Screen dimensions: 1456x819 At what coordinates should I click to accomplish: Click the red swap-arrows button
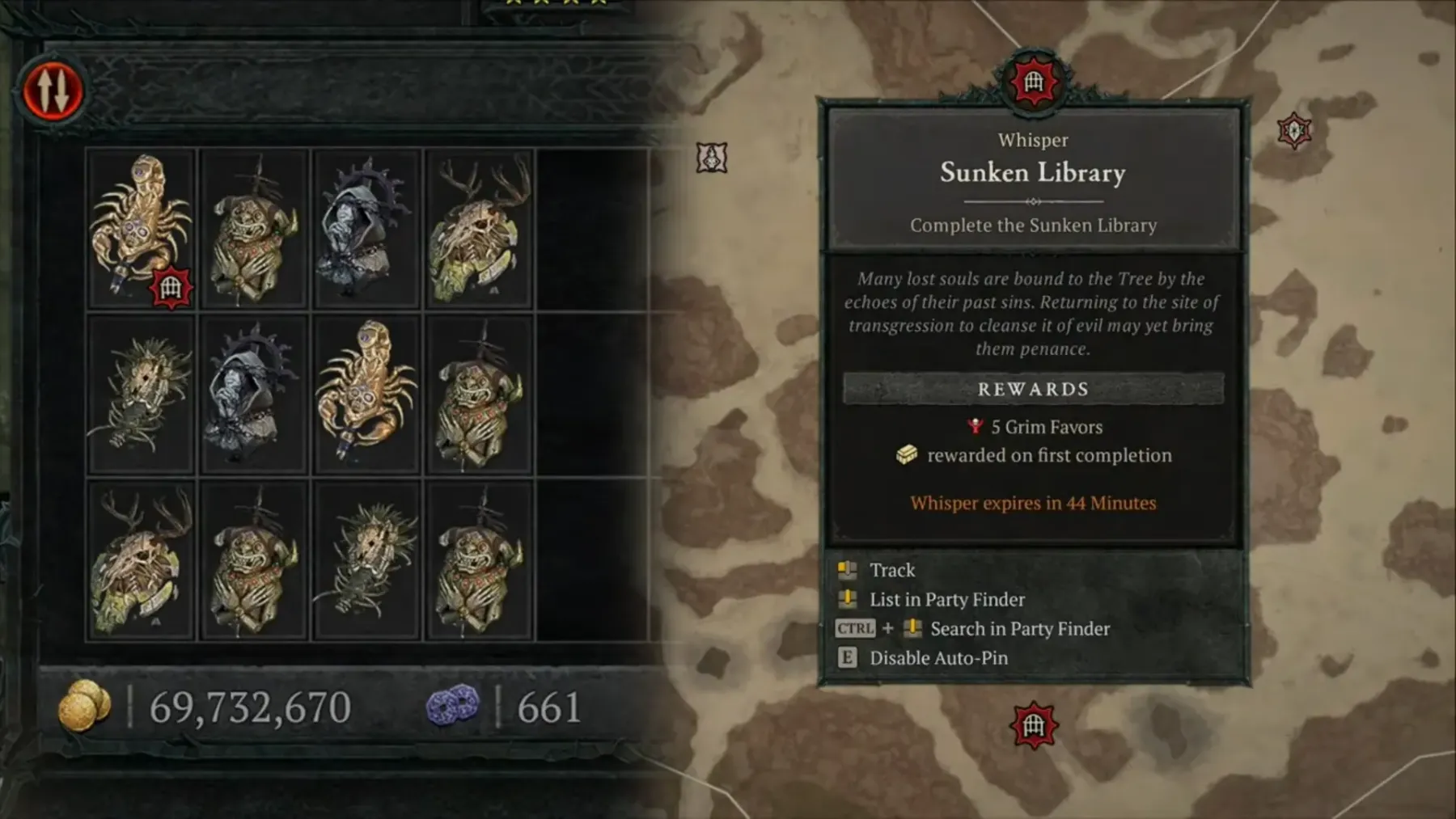pyautogui.click(x=53, y=90)
